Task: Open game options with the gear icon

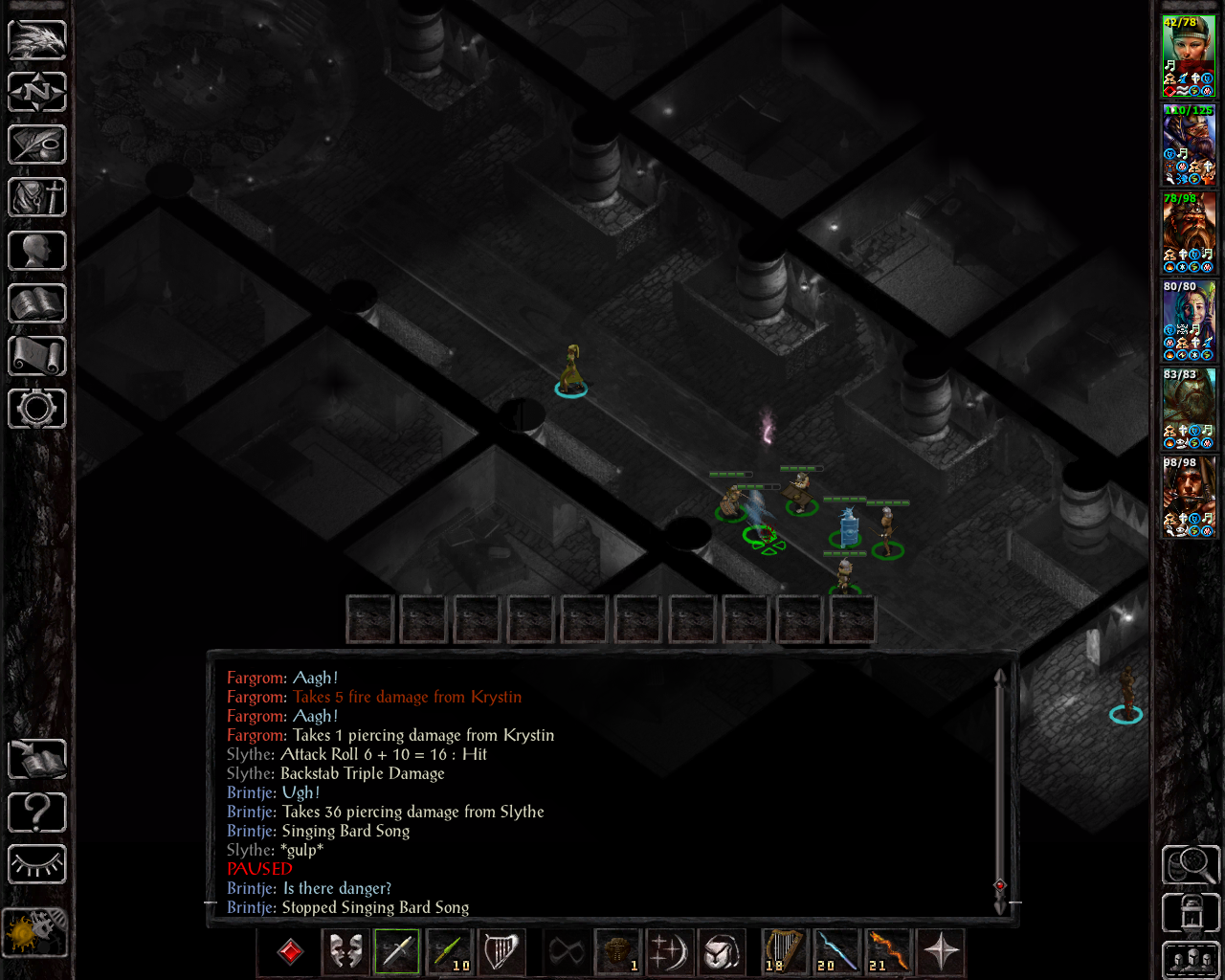Action: pyautogui.click(x=37, y=409)
